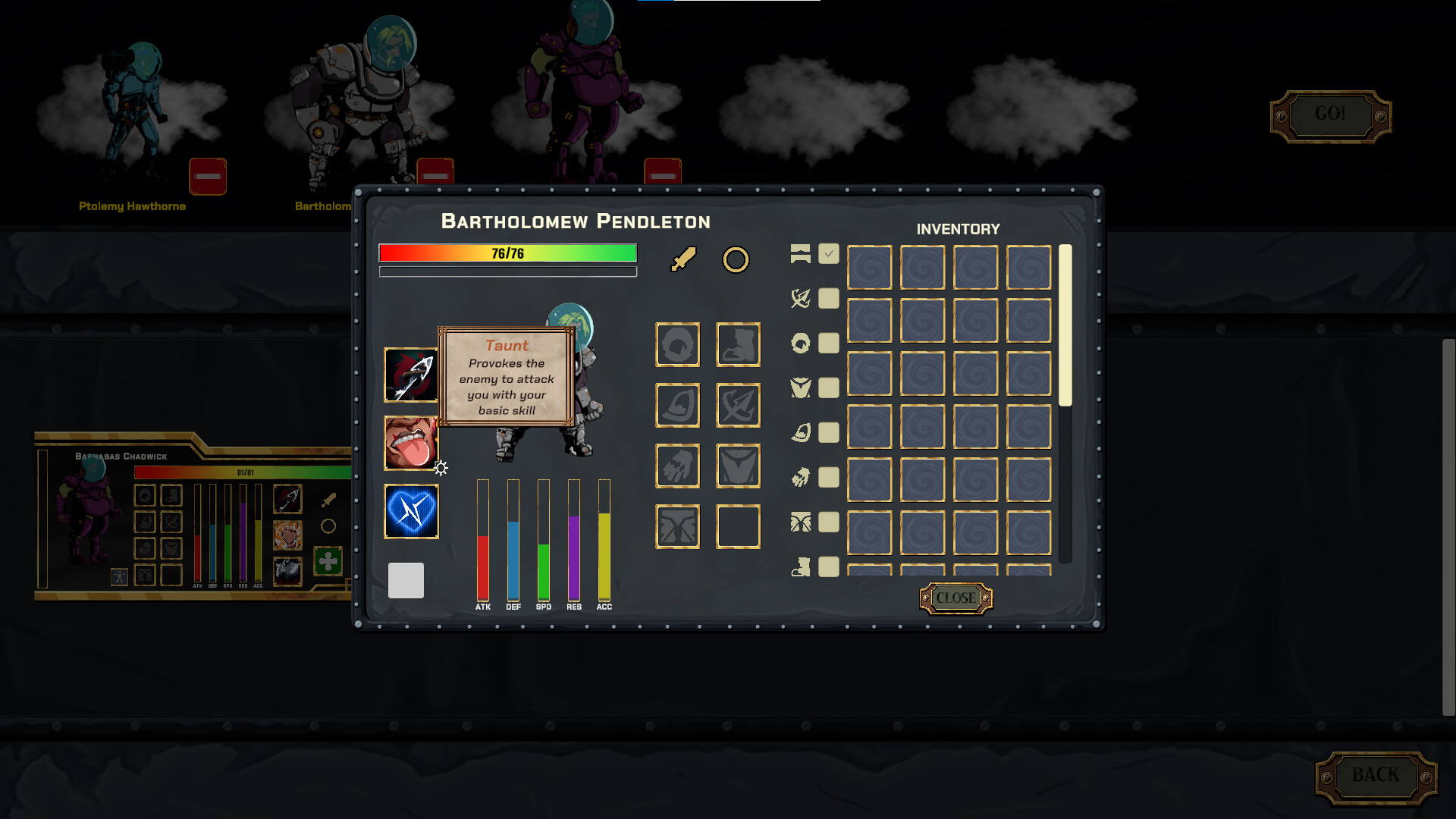Enable the weapon inventory filter checkbox
This screenshot has height=819, width=1456.
coord(829,299)
